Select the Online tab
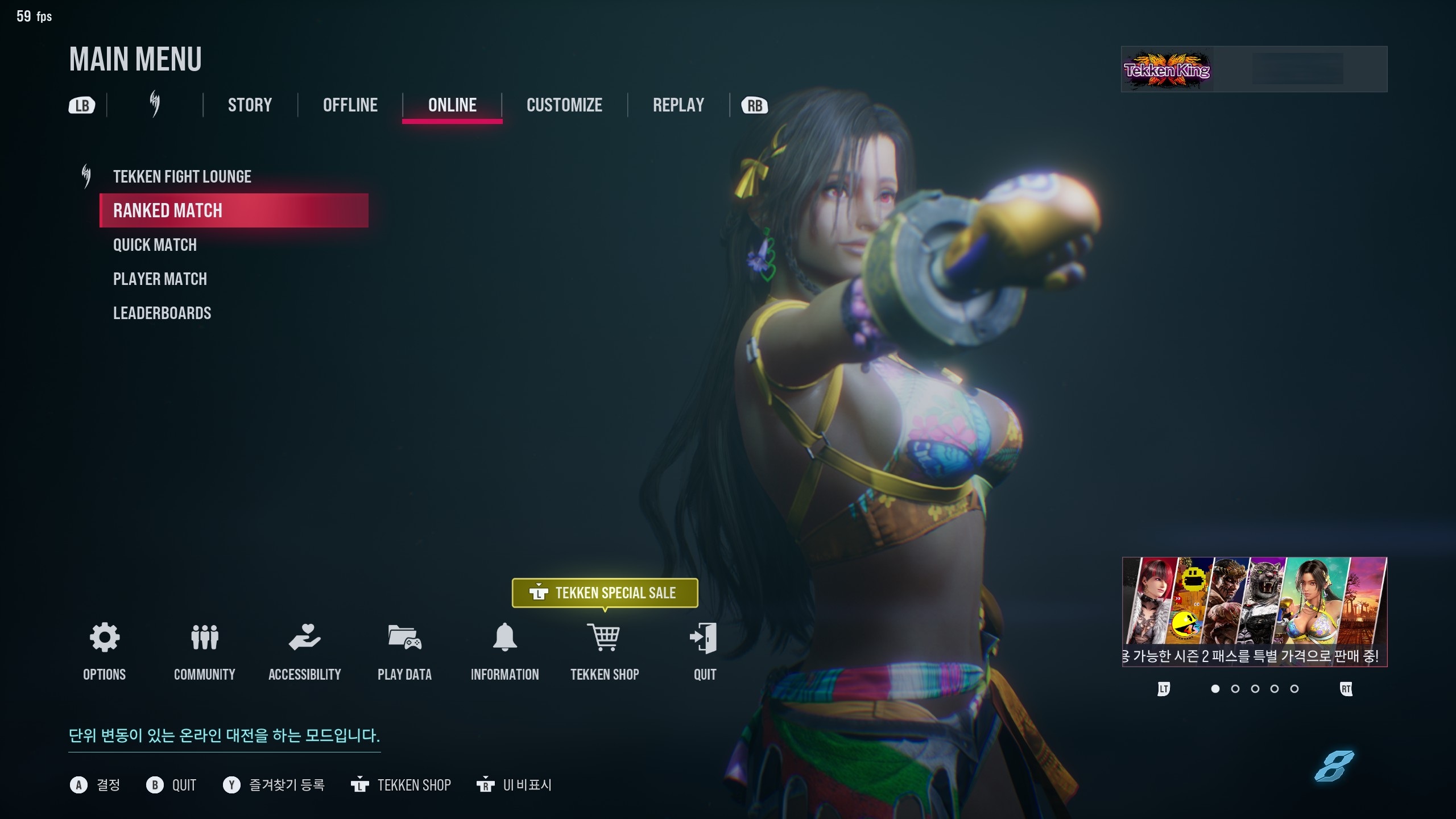The height and width of the screenshot is (819, 1456). click(x=452, y=105)
